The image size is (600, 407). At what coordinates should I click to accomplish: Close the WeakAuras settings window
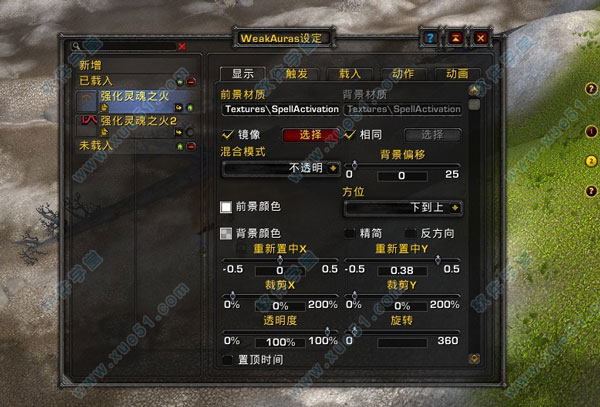coord(481,38)
